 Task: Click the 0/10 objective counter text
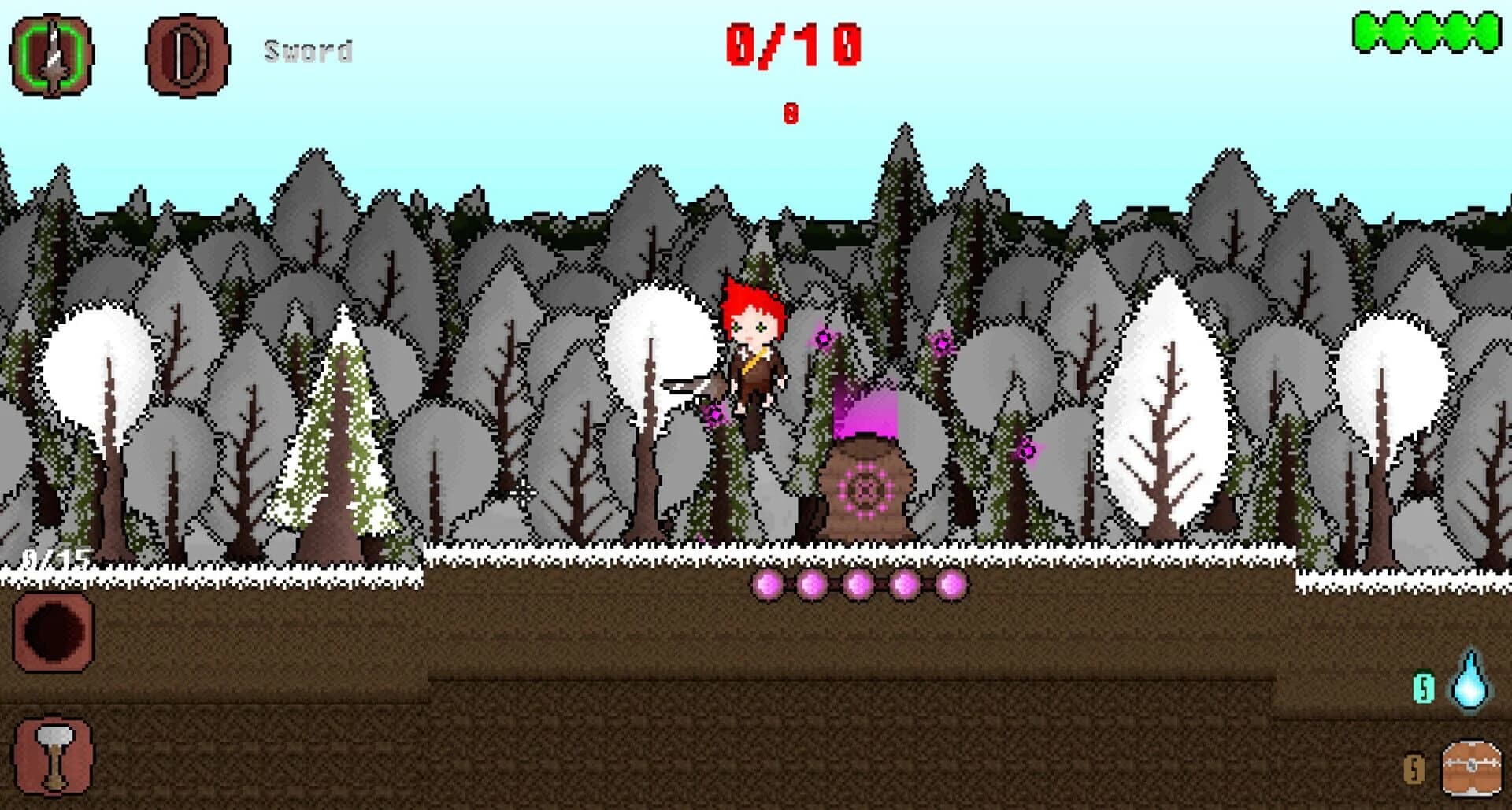(x=790, y=43)
